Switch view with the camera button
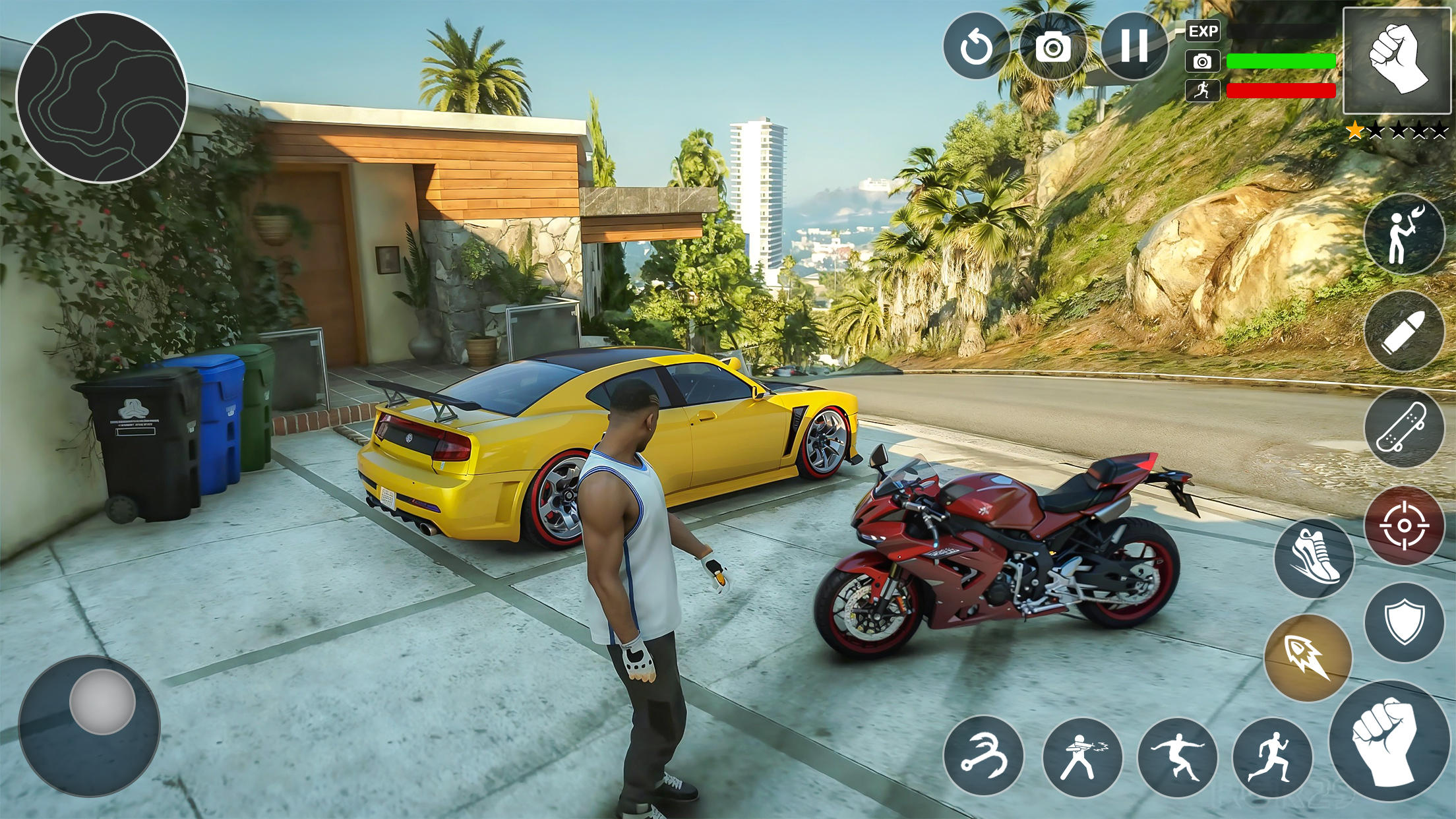 (1053, 47)
